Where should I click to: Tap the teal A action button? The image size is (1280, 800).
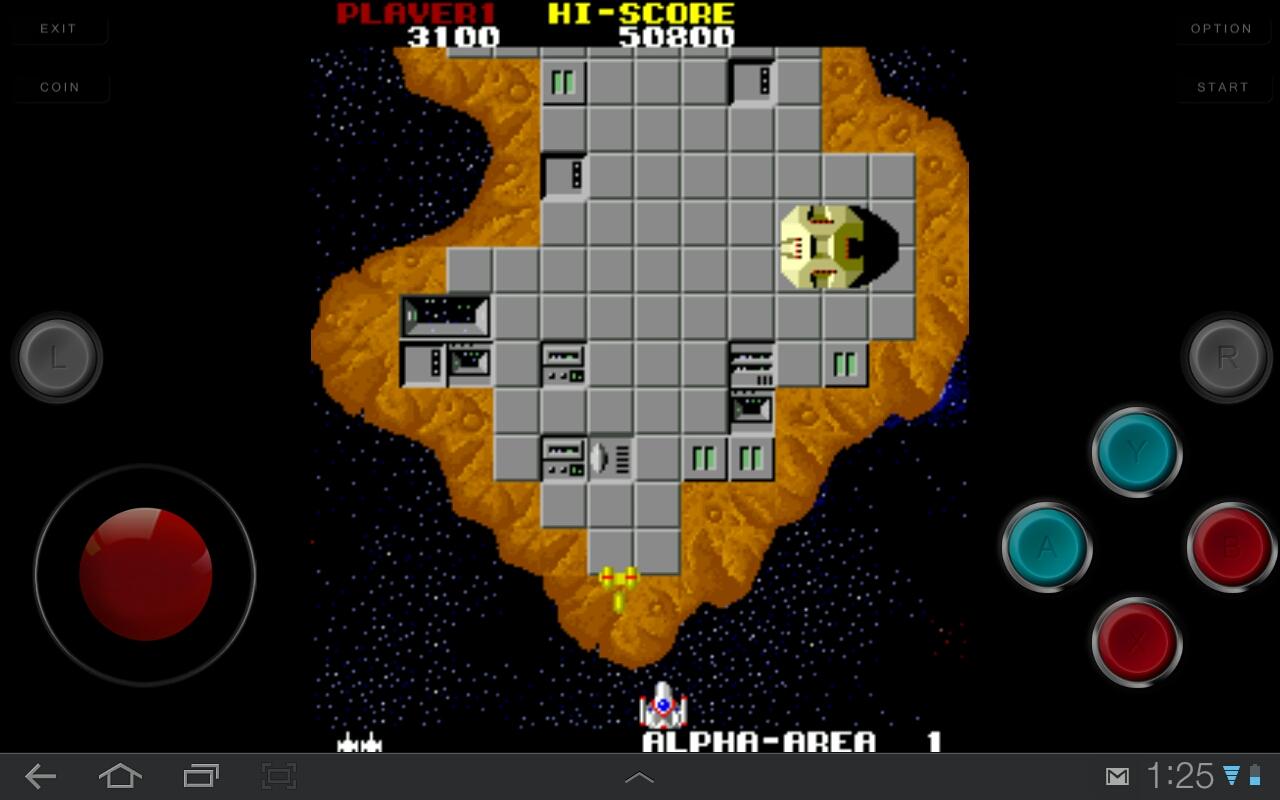(1046, 547)
